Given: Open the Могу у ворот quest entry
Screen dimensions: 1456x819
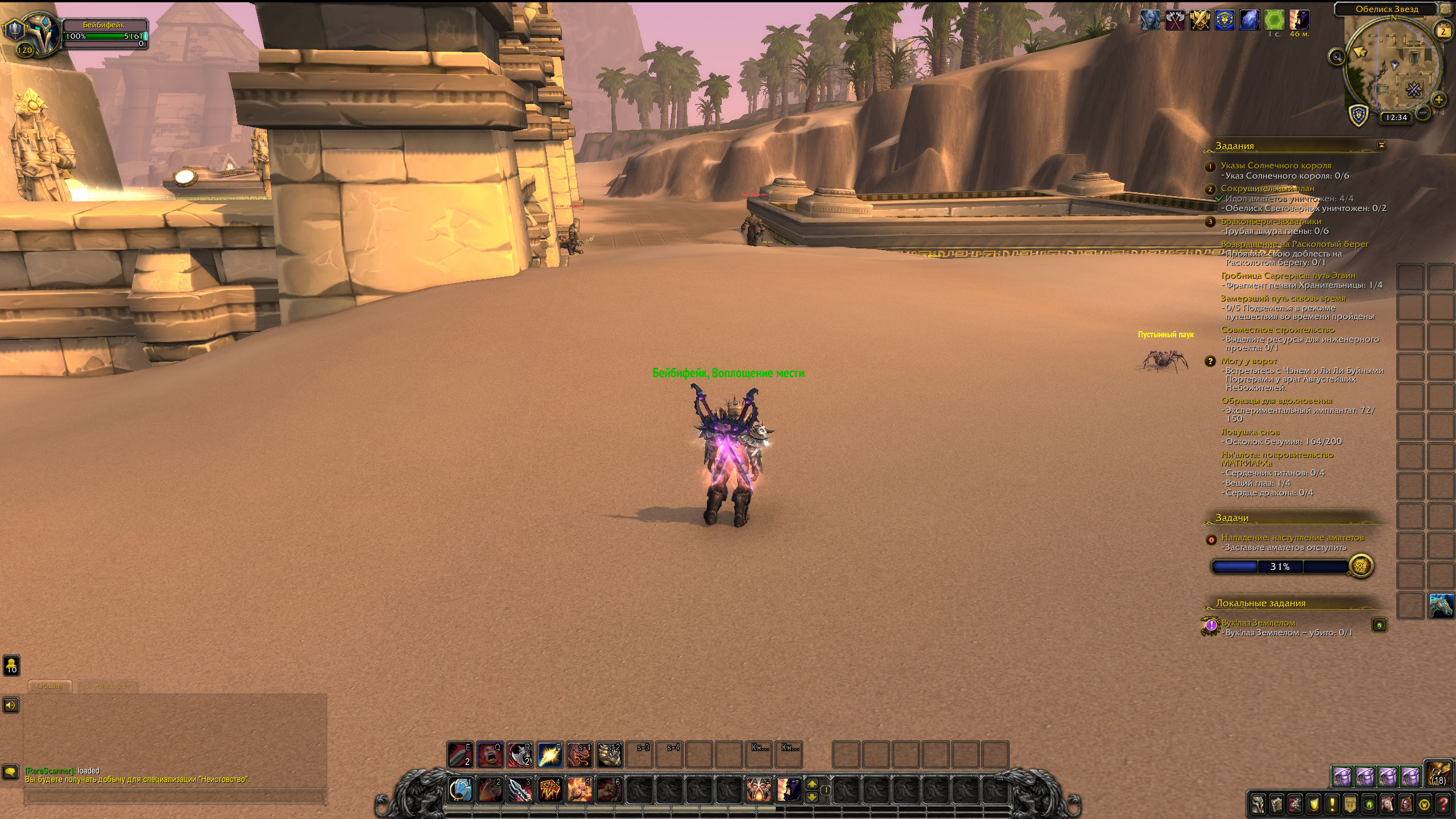Looking at the screenshot, I should pyautogui.click(x=1248, y=361).
